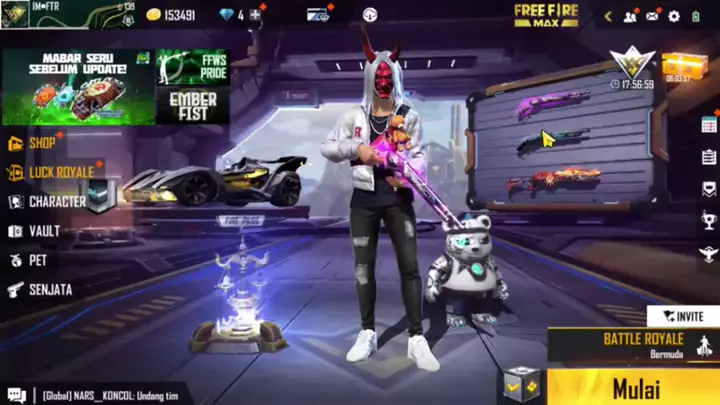Invite a friend to the team

coord(683,316)
